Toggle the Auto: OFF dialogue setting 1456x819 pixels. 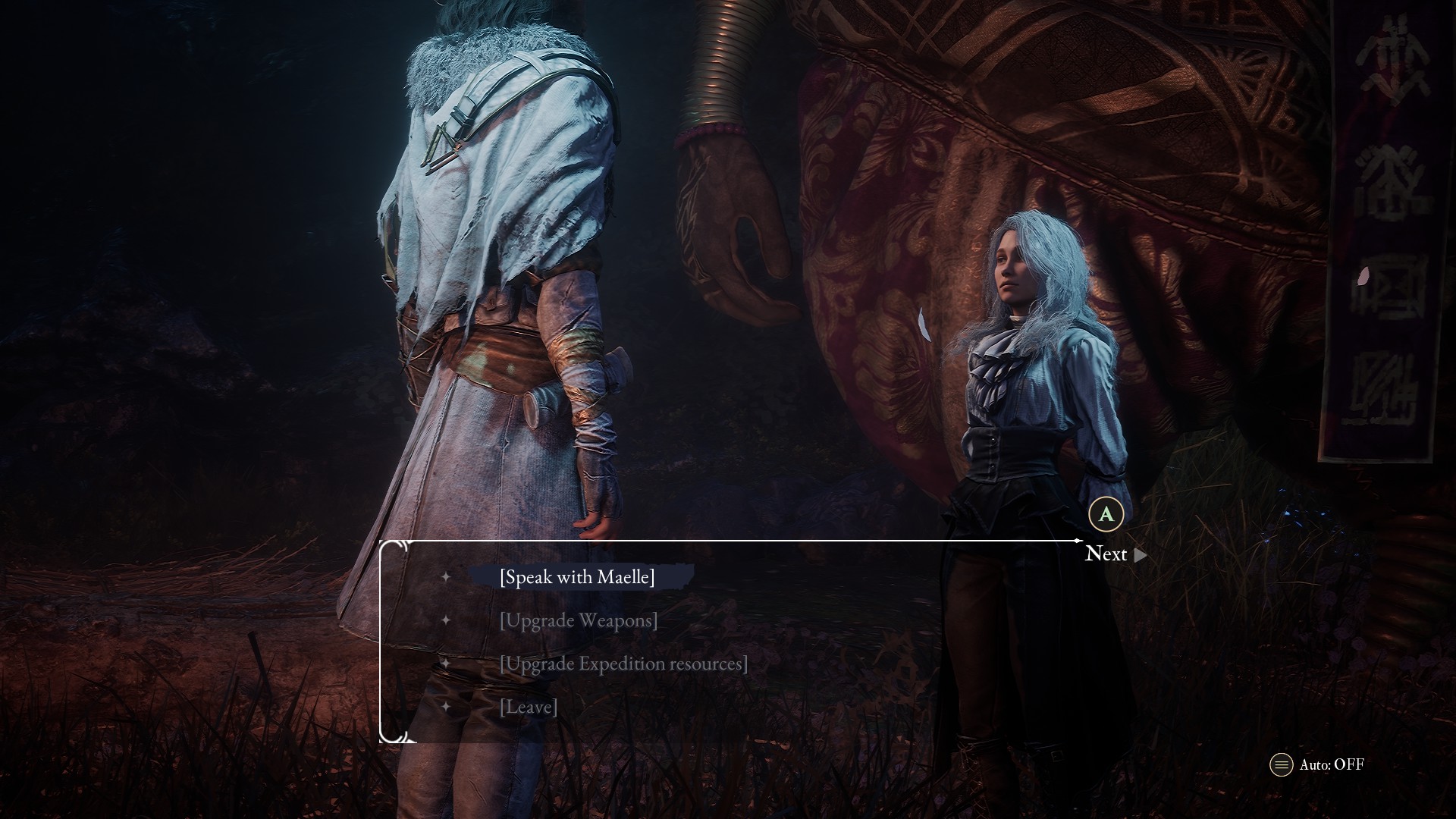(x=1318, y=764)
